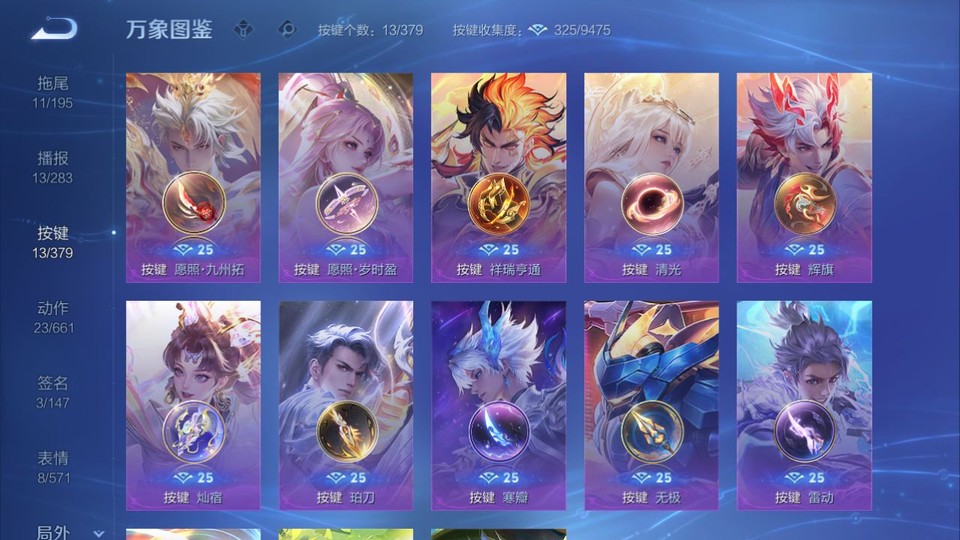
Task: Open the 清光 button skin card
Action: pyautogui.click(x=651, y=177)
